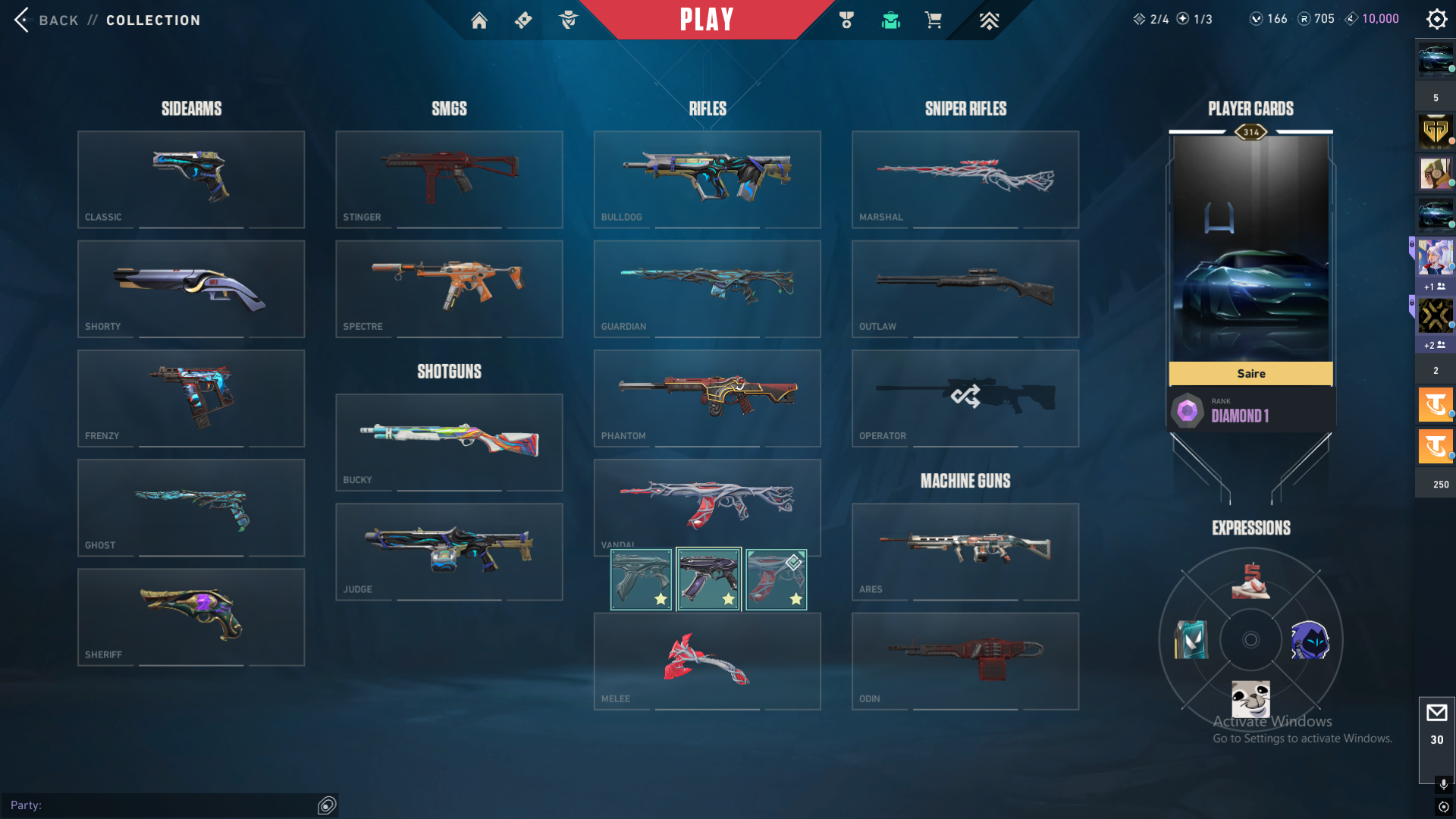Choose the Judge shotgun tile
This screenshot has width=1456, height=819.
click(x=449, y=551)
